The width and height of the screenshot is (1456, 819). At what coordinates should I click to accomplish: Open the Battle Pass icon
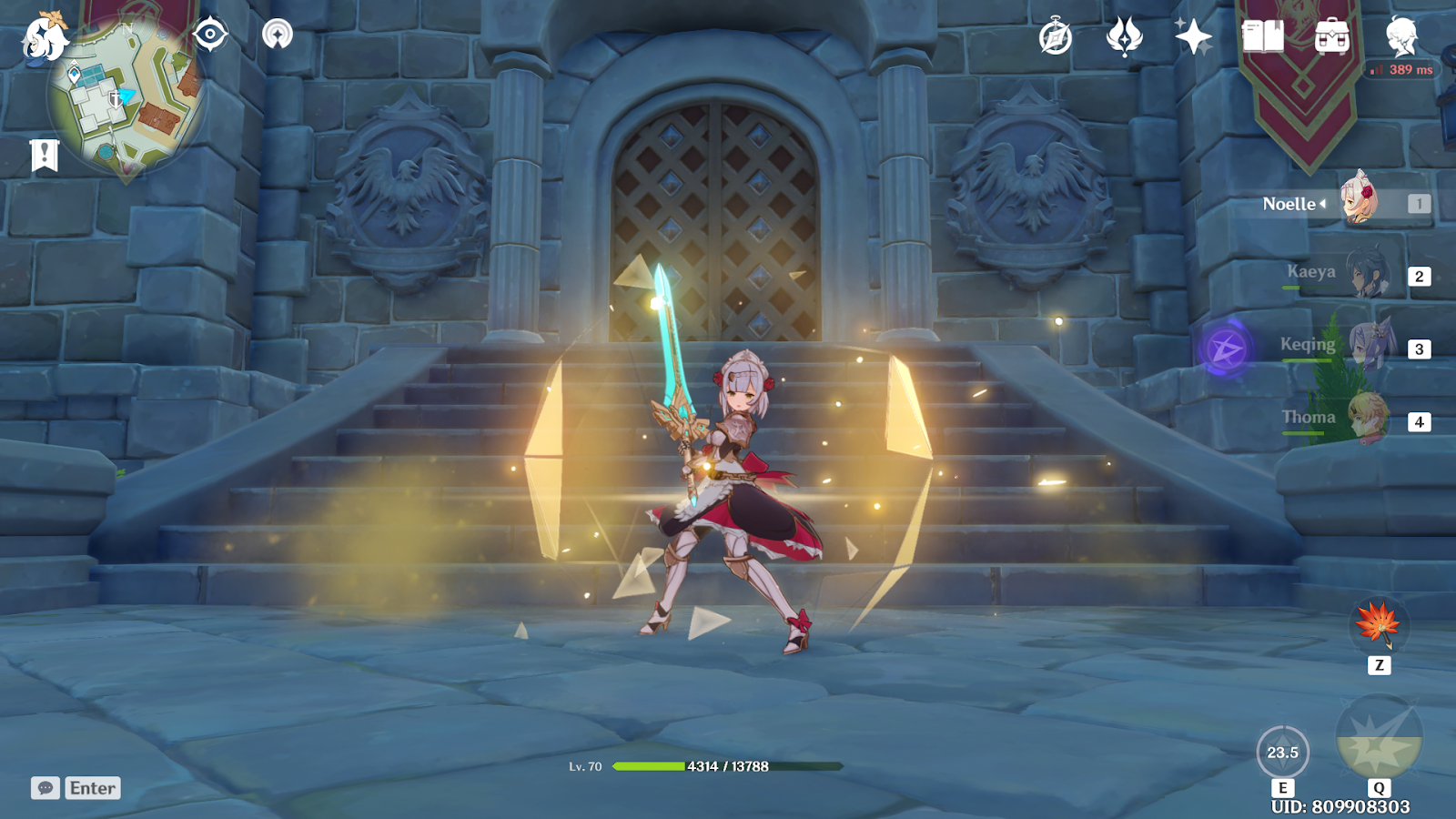pyautogui.click(x=1125, y=37)
